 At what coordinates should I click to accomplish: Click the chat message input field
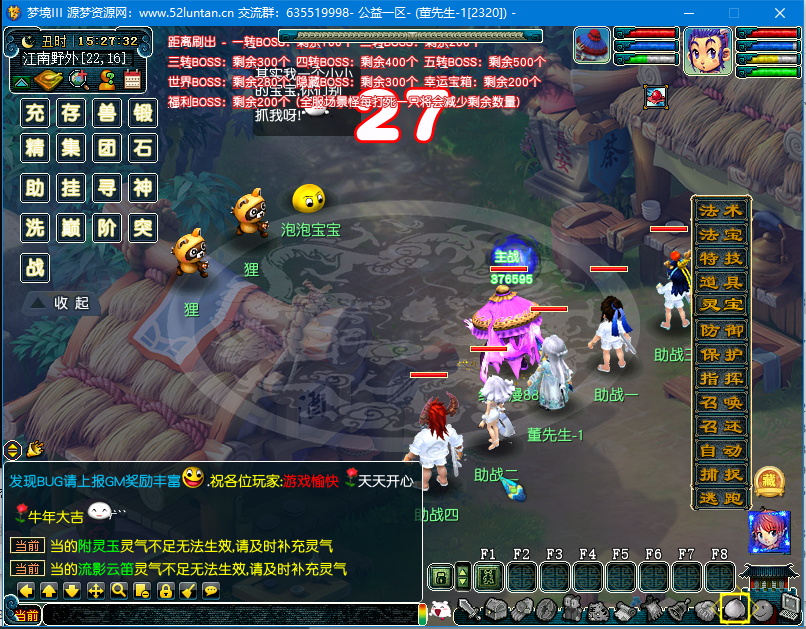[230, 615]
